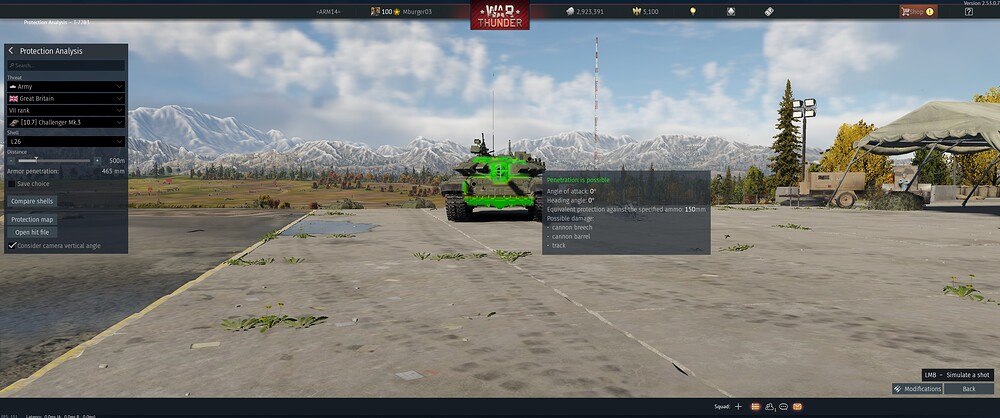Open the Modifications screen
The width and height of the screenshot is (1000, 418).
(917, 388)
